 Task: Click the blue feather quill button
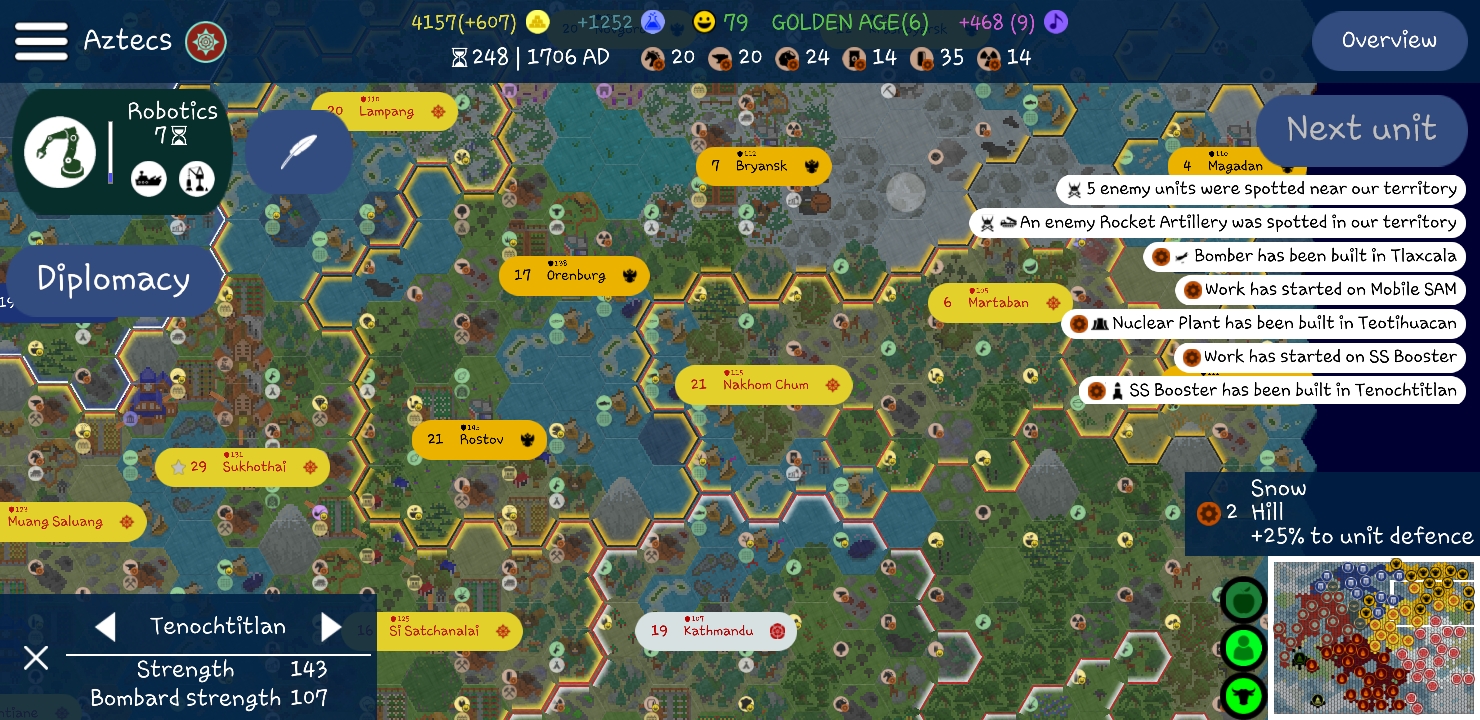(298, 152)
